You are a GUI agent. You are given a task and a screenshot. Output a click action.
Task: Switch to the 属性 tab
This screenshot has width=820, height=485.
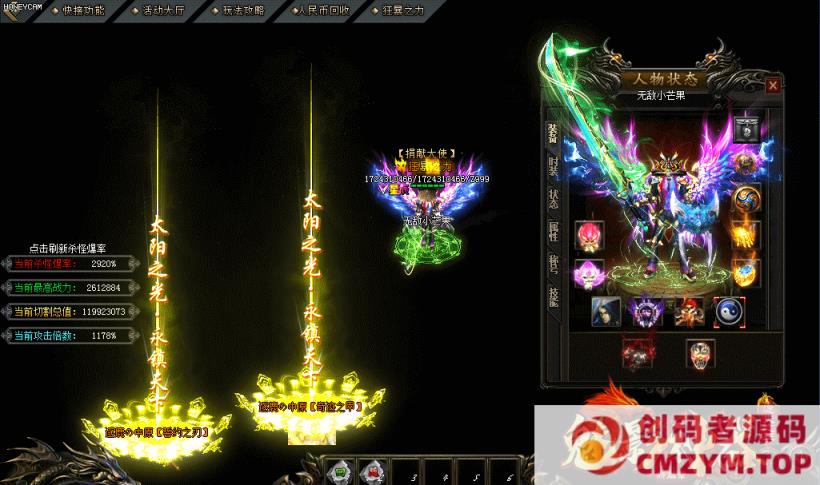pos(553,231)
